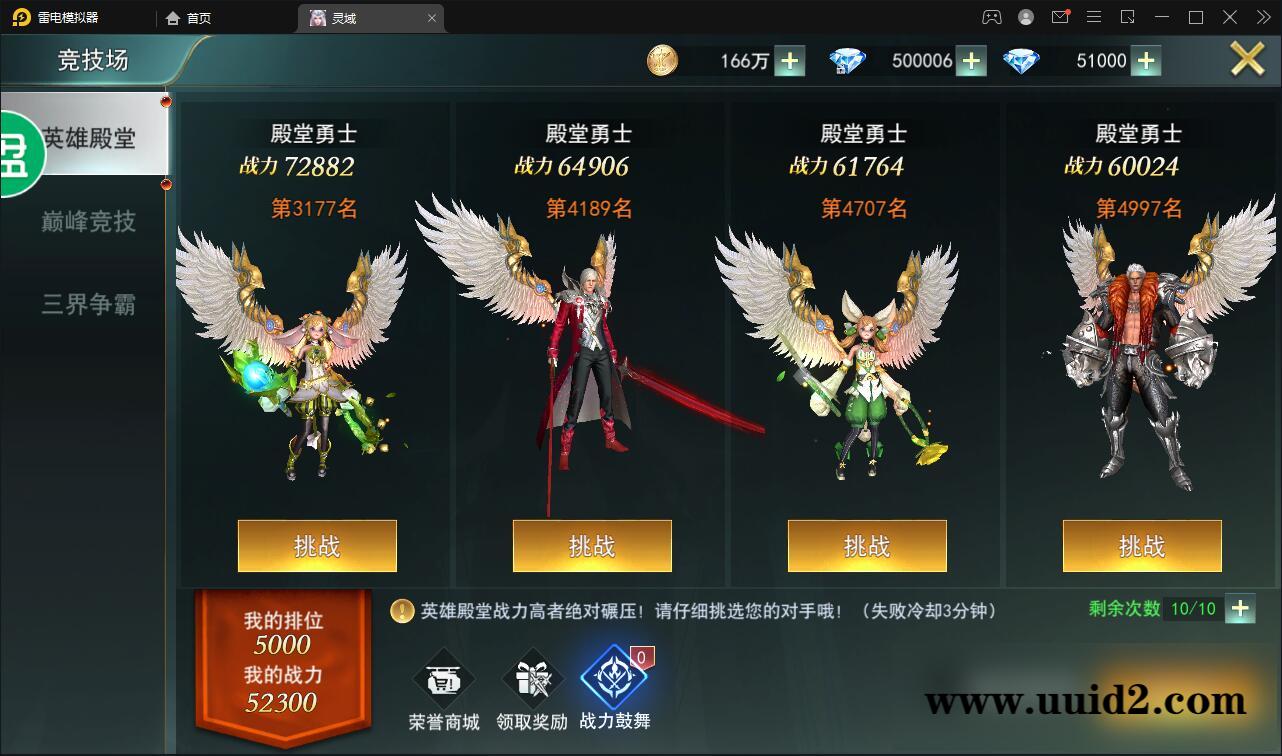
Task: Click the gold coin currency icon
Action: pyautogui.click(x=661, y=60)
